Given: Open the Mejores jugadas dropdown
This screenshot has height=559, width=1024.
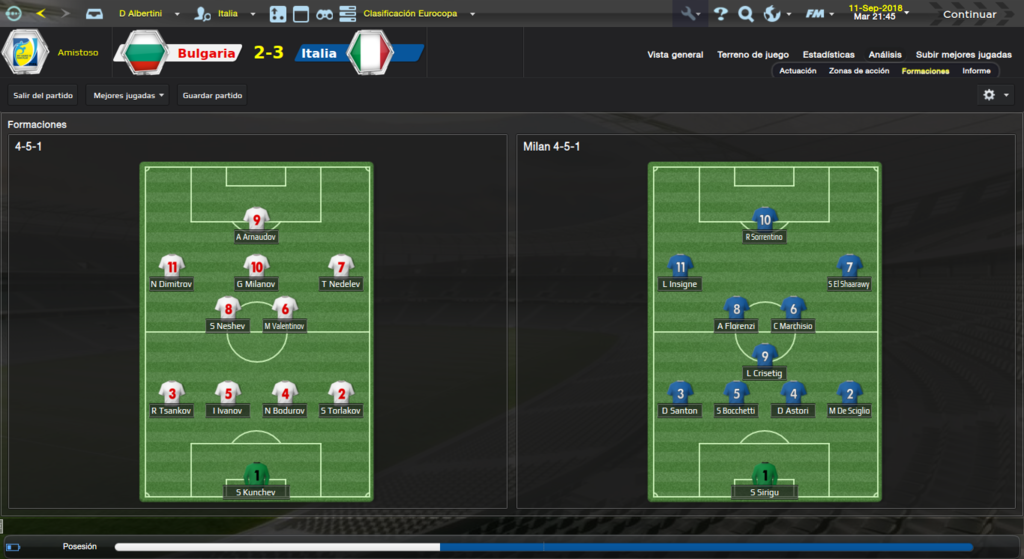Looking at the screenshot, I should coord(128,95).
